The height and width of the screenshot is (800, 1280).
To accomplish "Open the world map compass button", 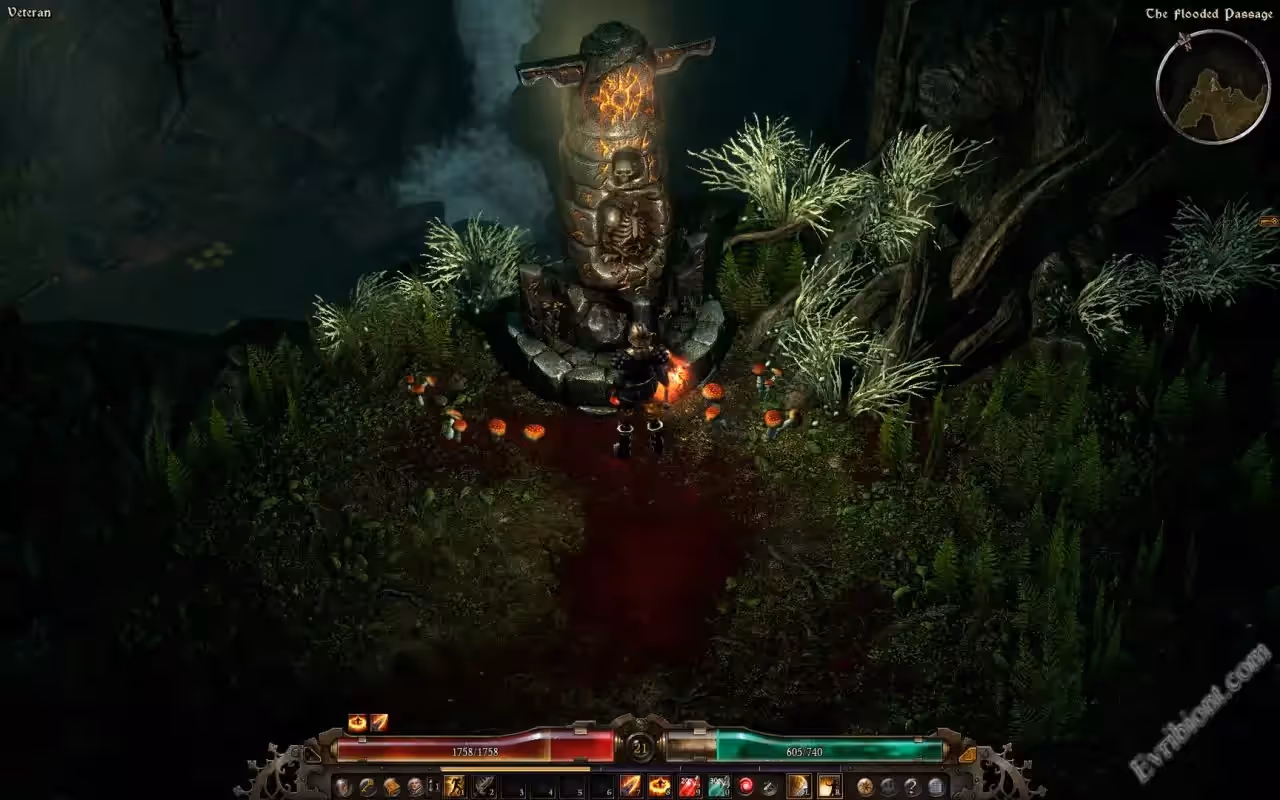I will [865, 786].
